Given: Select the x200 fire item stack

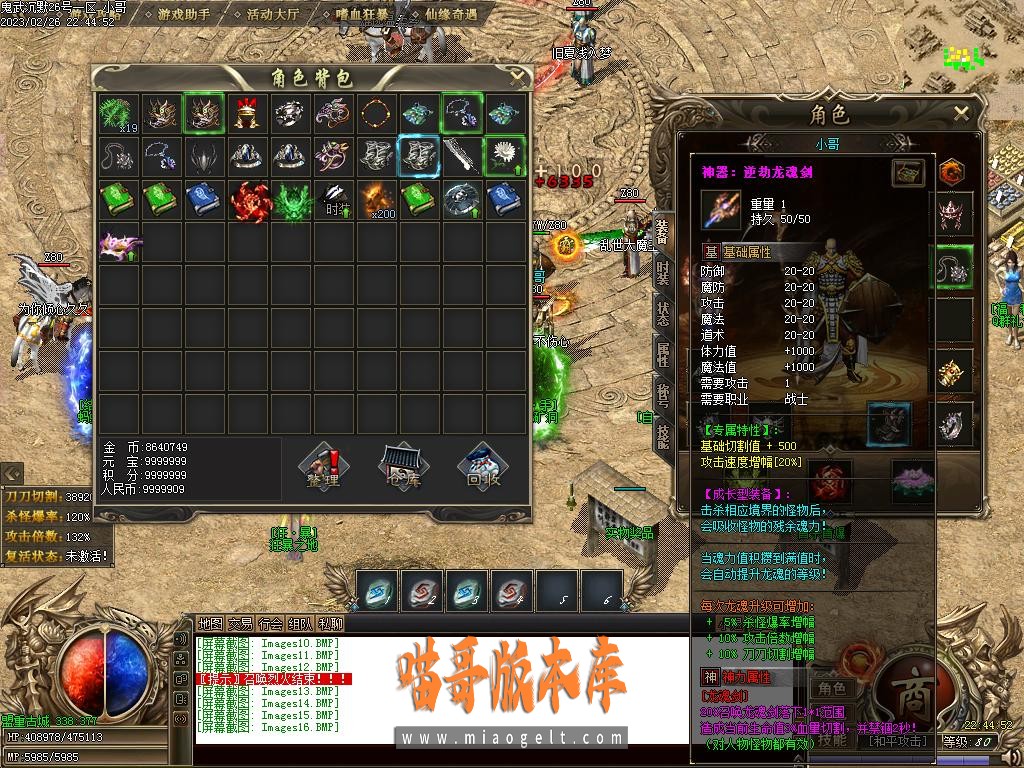Looking at the screenshot, I should click(376, 199).
